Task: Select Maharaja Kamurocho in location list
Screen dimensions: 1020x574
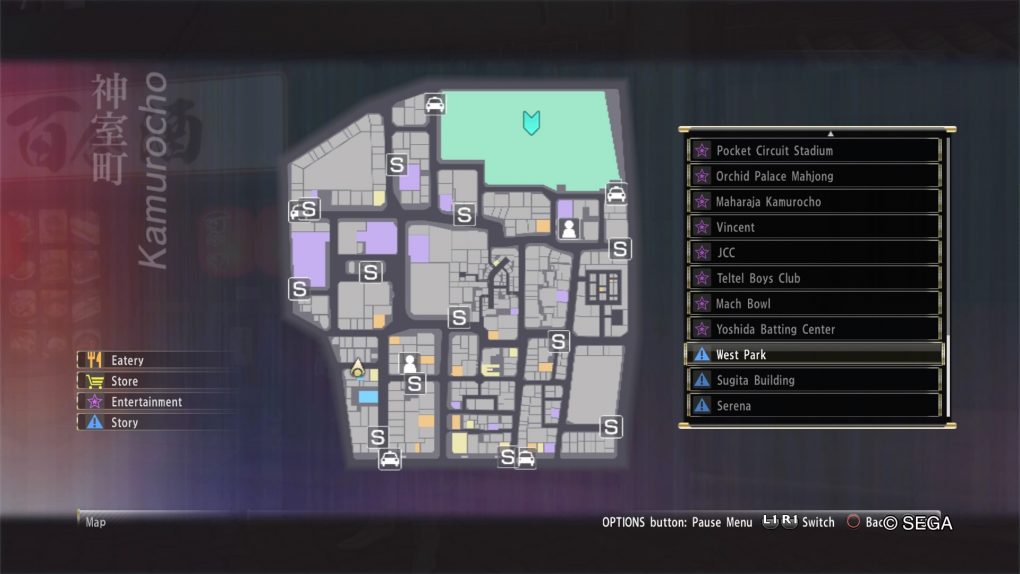Action: point(815,202)
